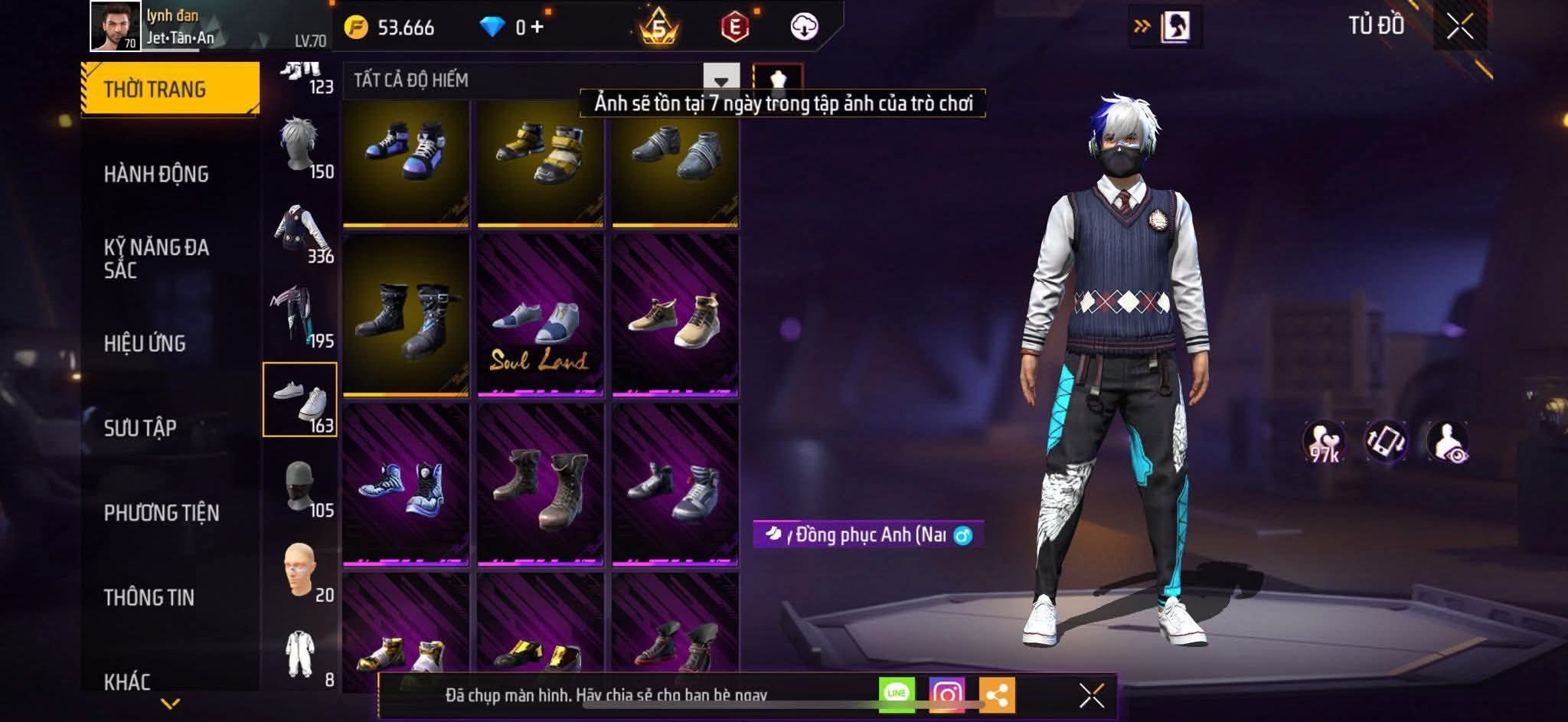Dismiss the screenshot share notification
This screenshot has width=1568, height=722.
click(x=1091, y=696)
